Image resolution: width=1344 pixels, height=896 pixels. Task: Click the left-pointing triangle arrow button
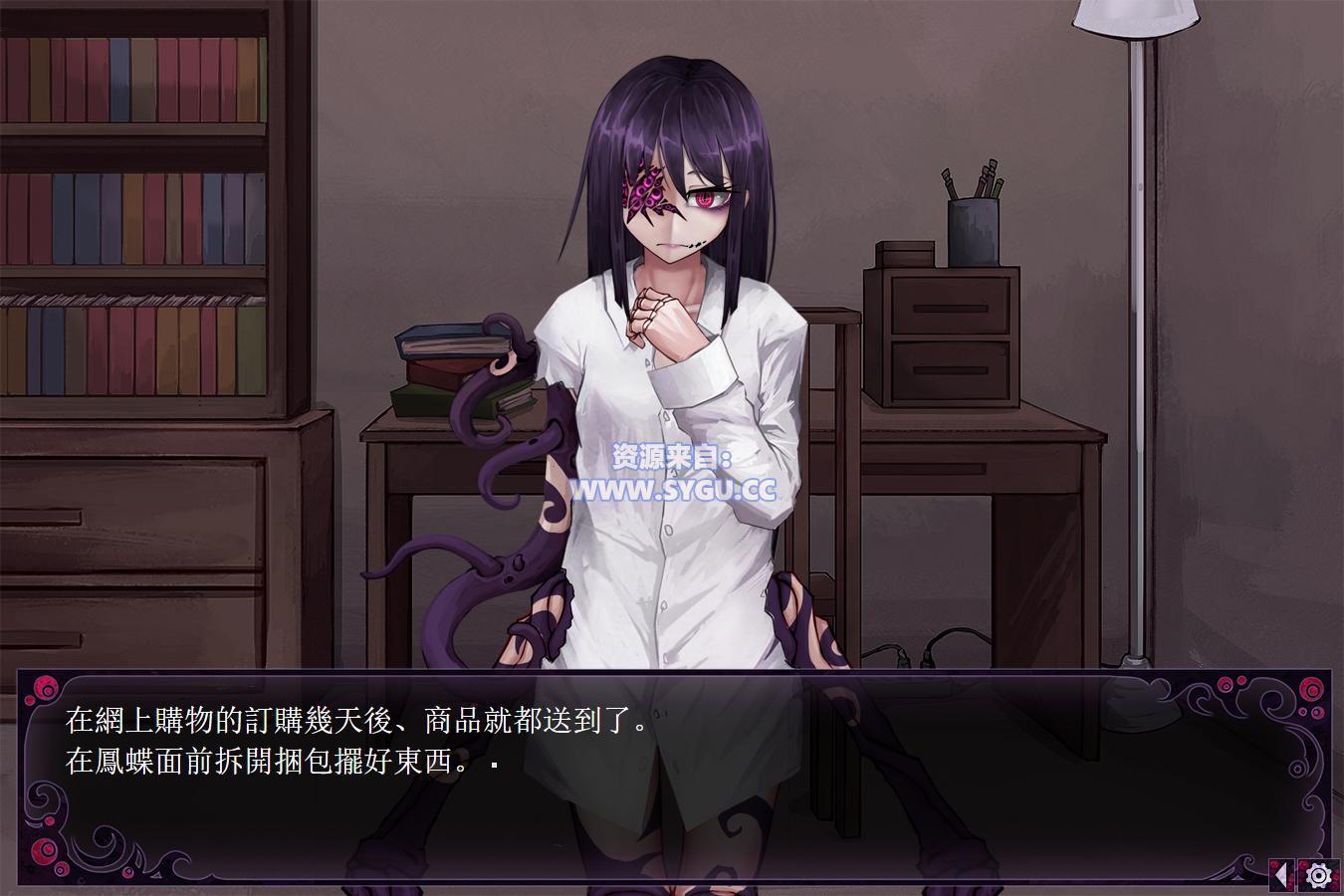(x=1282, y=875)
